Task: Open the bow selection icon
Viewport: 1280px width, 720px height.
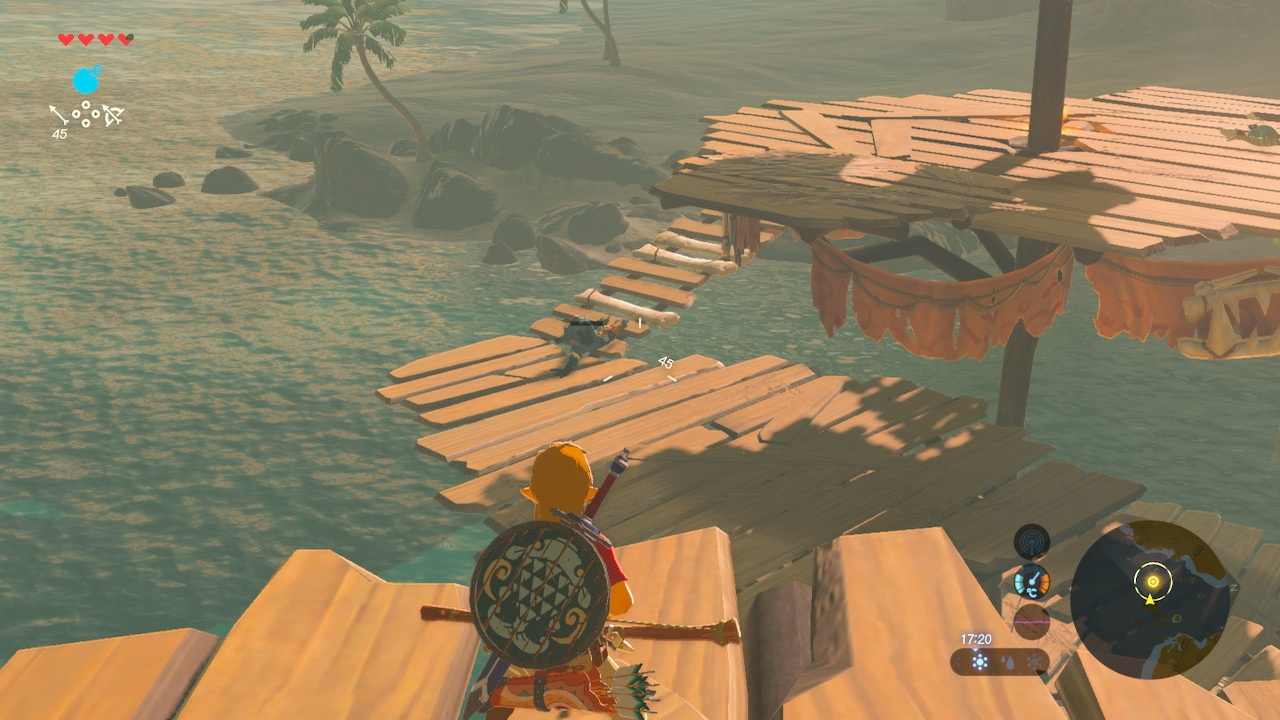Action: point(112,116)
